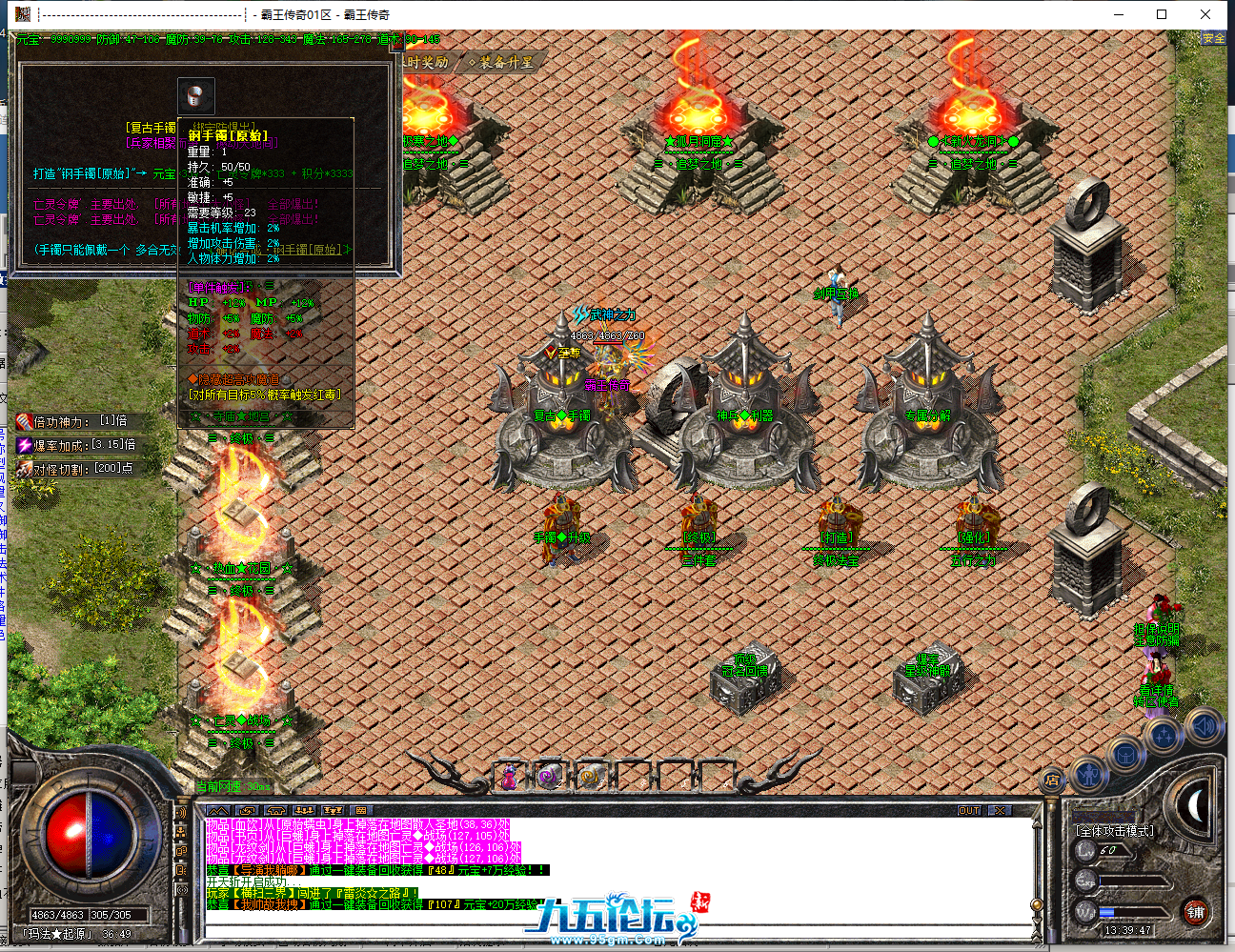
Task: Close the game window
Action: coord(1205,14)
